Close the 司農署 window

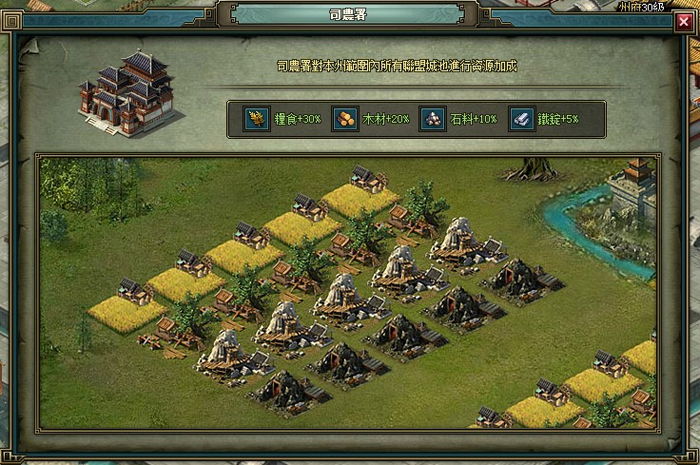pyautogui.click(x=683, y=19)
